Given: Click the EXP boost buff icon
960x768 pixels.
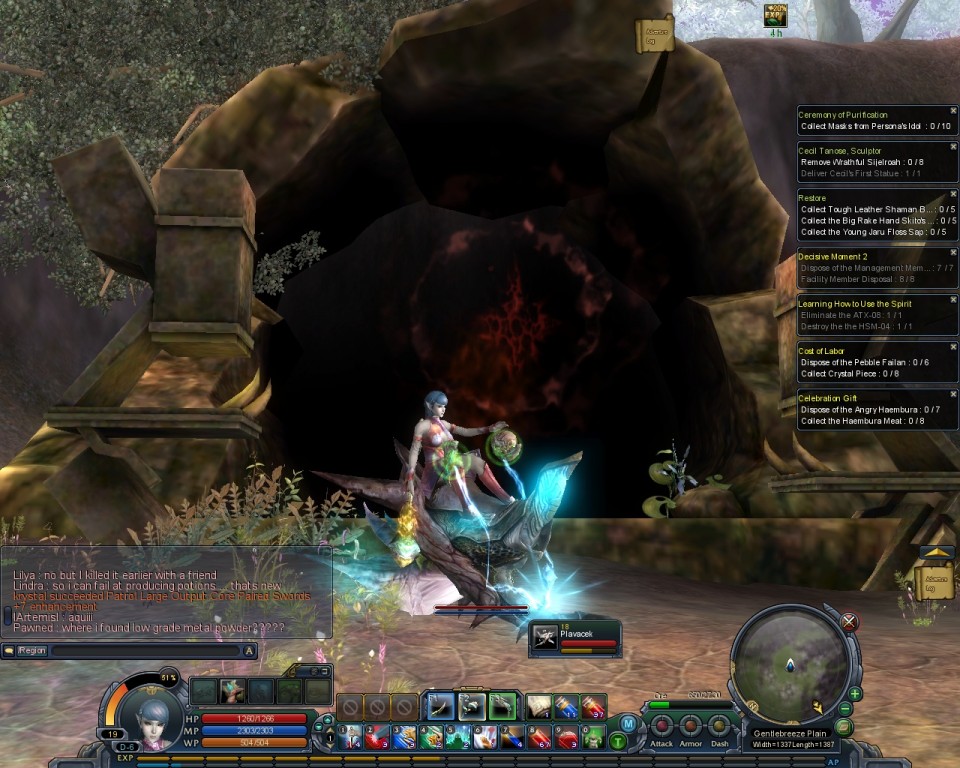Looking at the screenshot, I should coord(775,15).
